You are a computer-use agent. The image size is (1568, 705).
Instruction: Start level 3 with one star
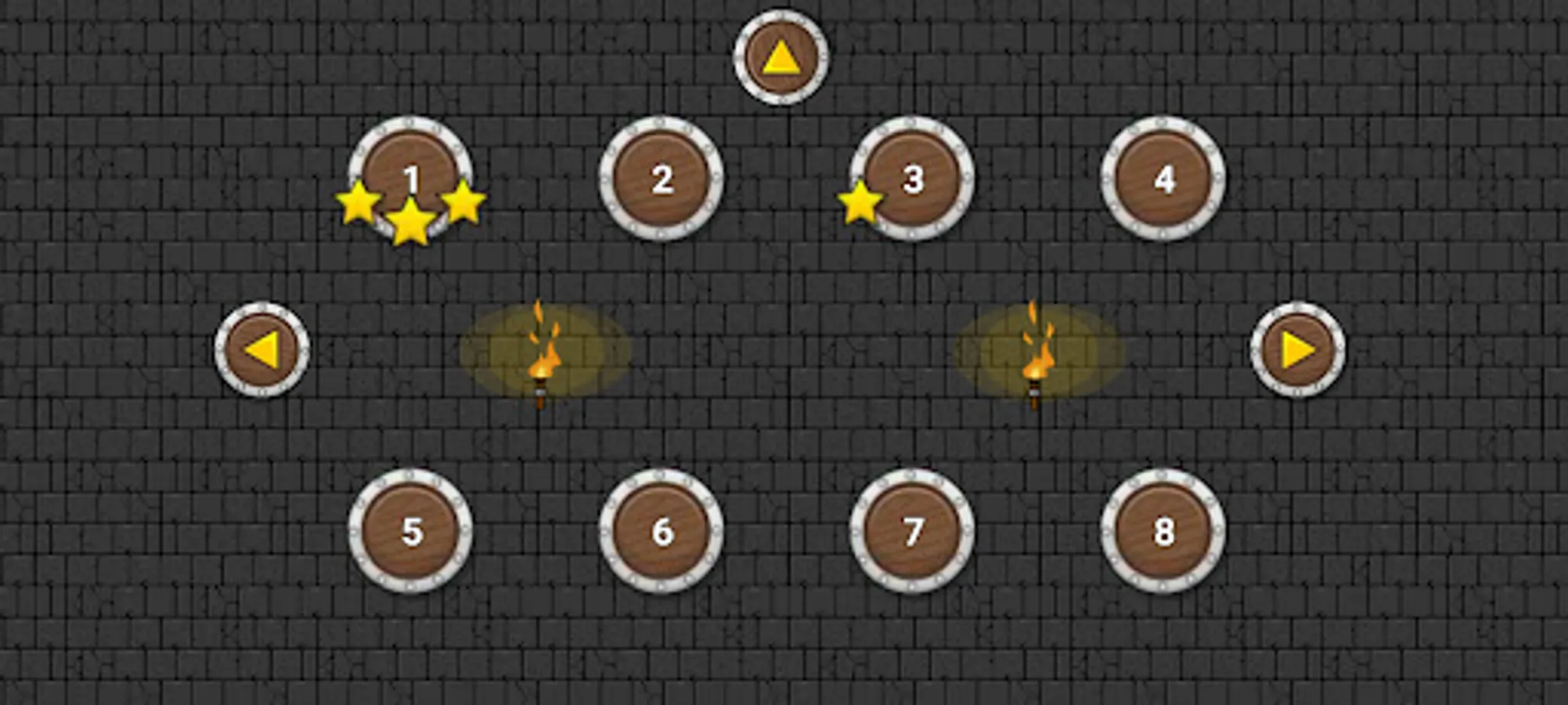point(913,179)
